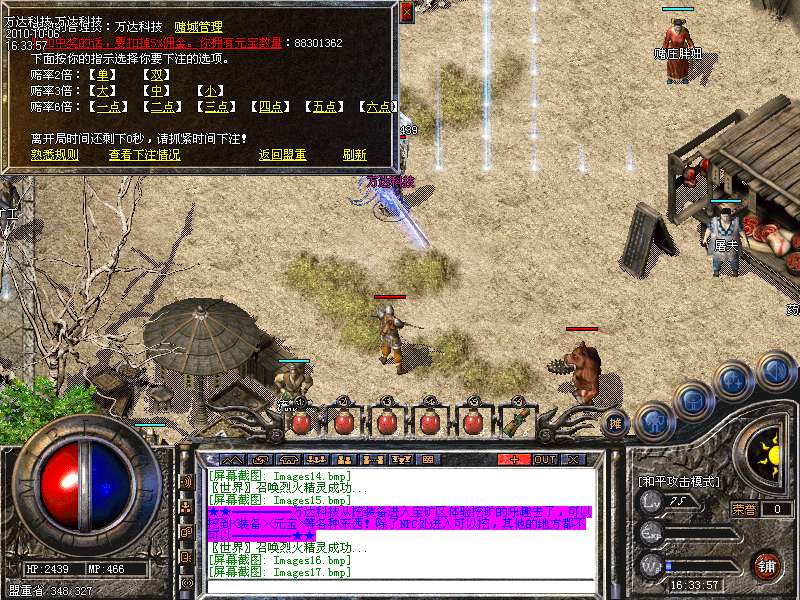
Task: Open the 铺 shop button
Action: (x=766, y=566)
